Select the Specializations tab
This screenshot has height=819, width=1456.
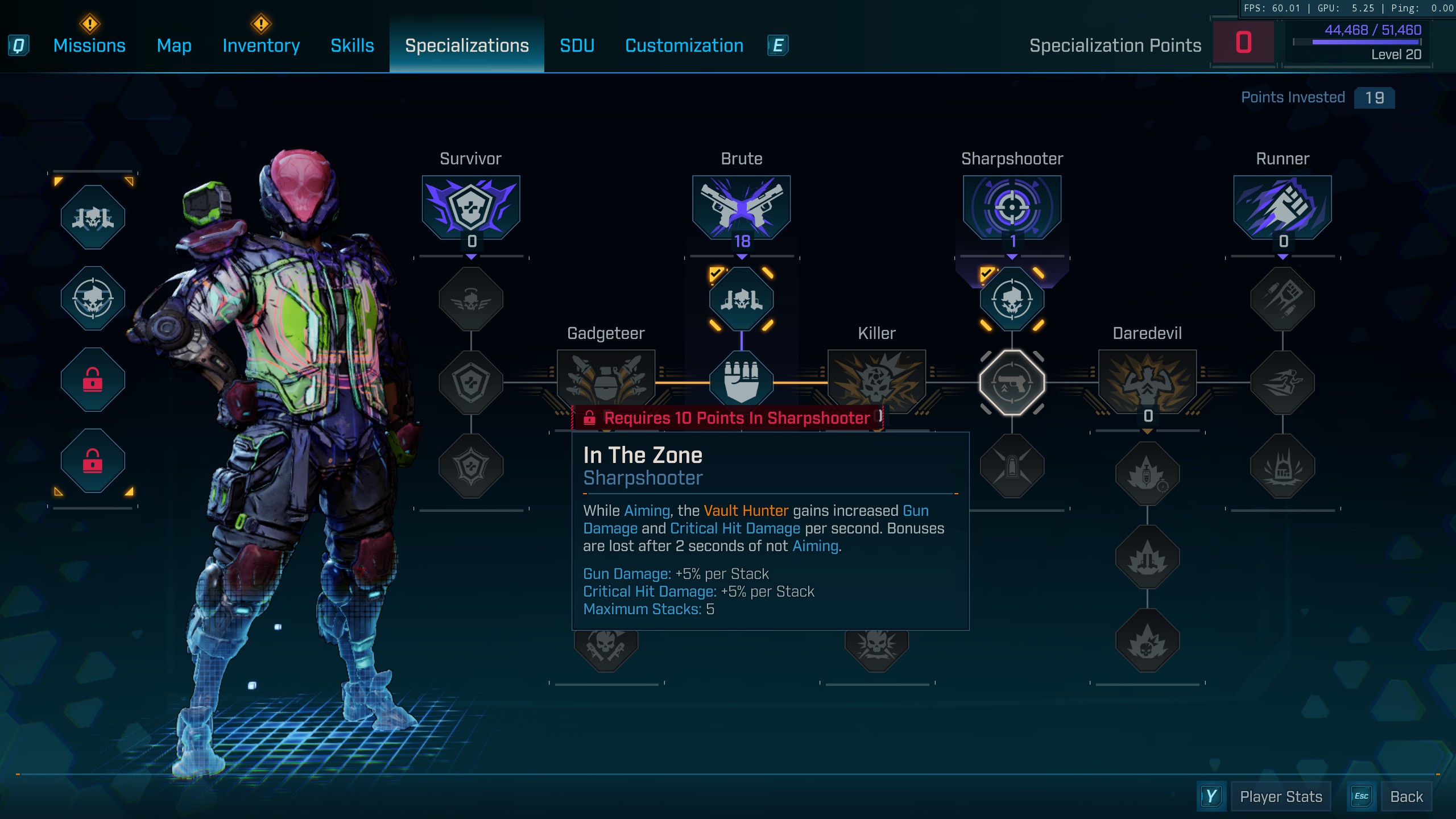click(466, 45)
